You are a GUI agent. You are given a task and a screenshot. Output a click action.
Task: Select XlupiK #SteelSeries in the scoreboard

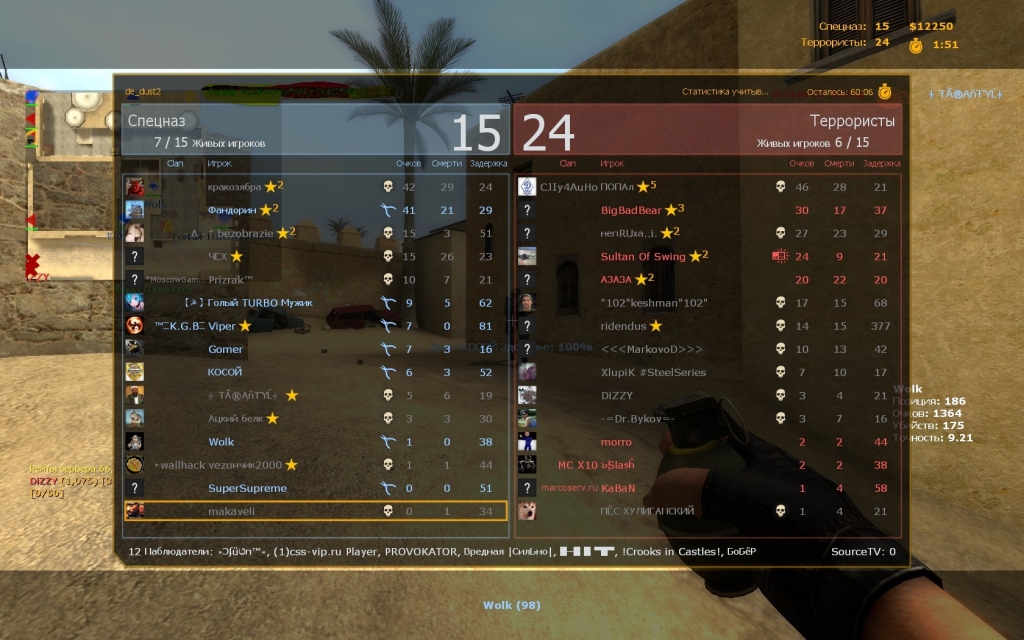653,372
